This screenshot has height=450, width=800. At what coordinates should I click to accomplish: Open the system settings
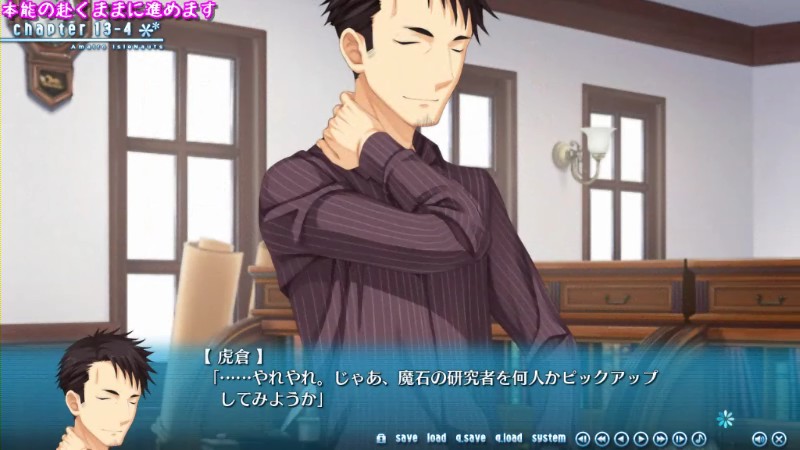[x=549, y=438]
